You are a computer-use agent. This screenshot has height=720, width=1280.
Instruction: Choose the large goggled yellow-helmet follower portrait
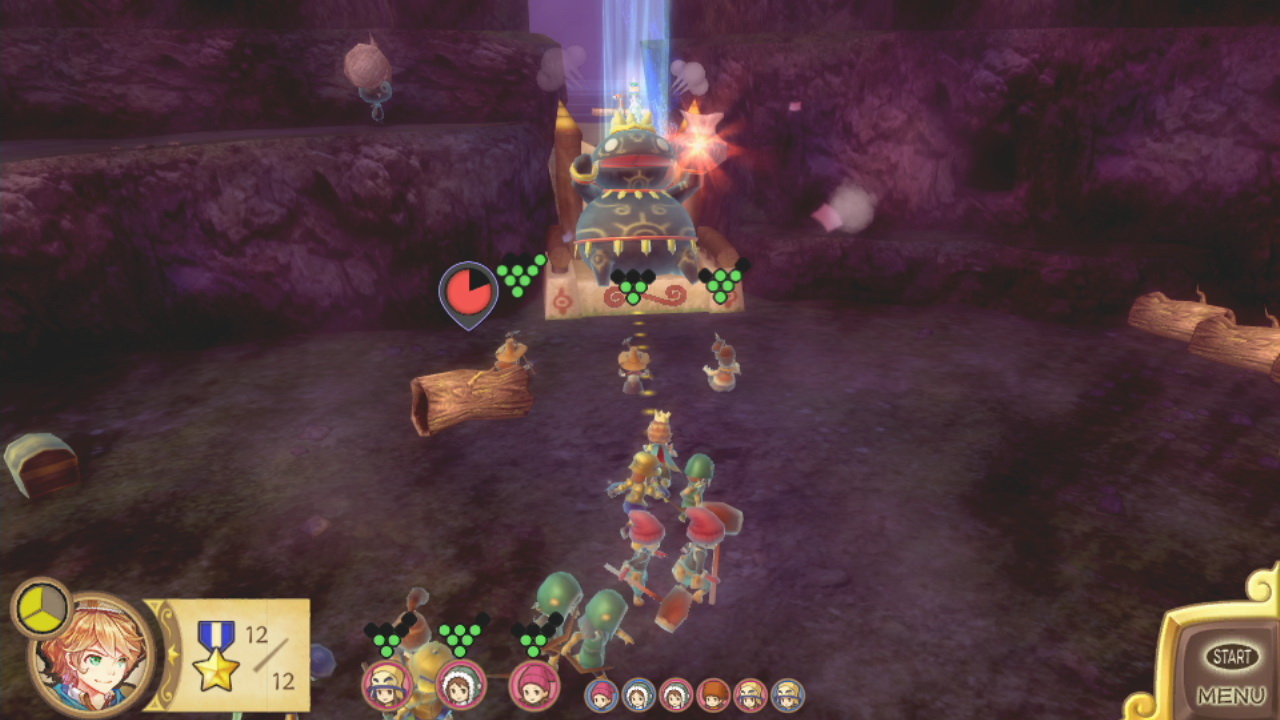(387, 685)
